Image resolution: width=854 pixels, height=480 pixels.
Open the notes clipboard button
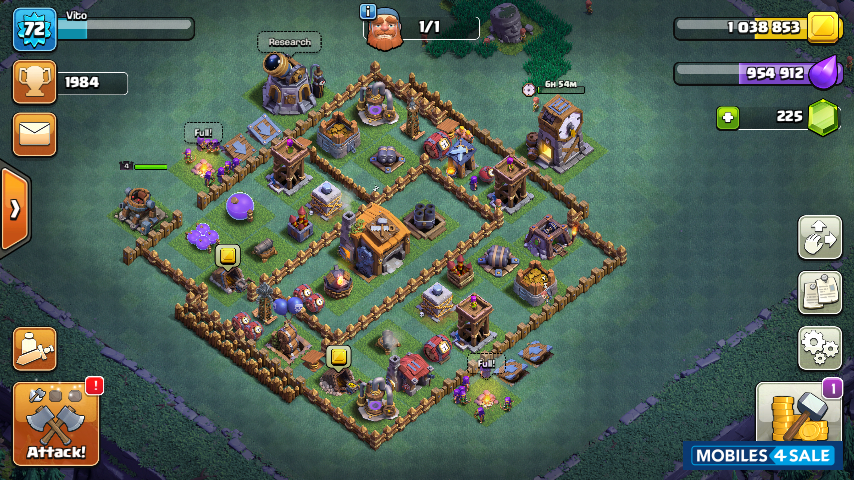point(819,292)
